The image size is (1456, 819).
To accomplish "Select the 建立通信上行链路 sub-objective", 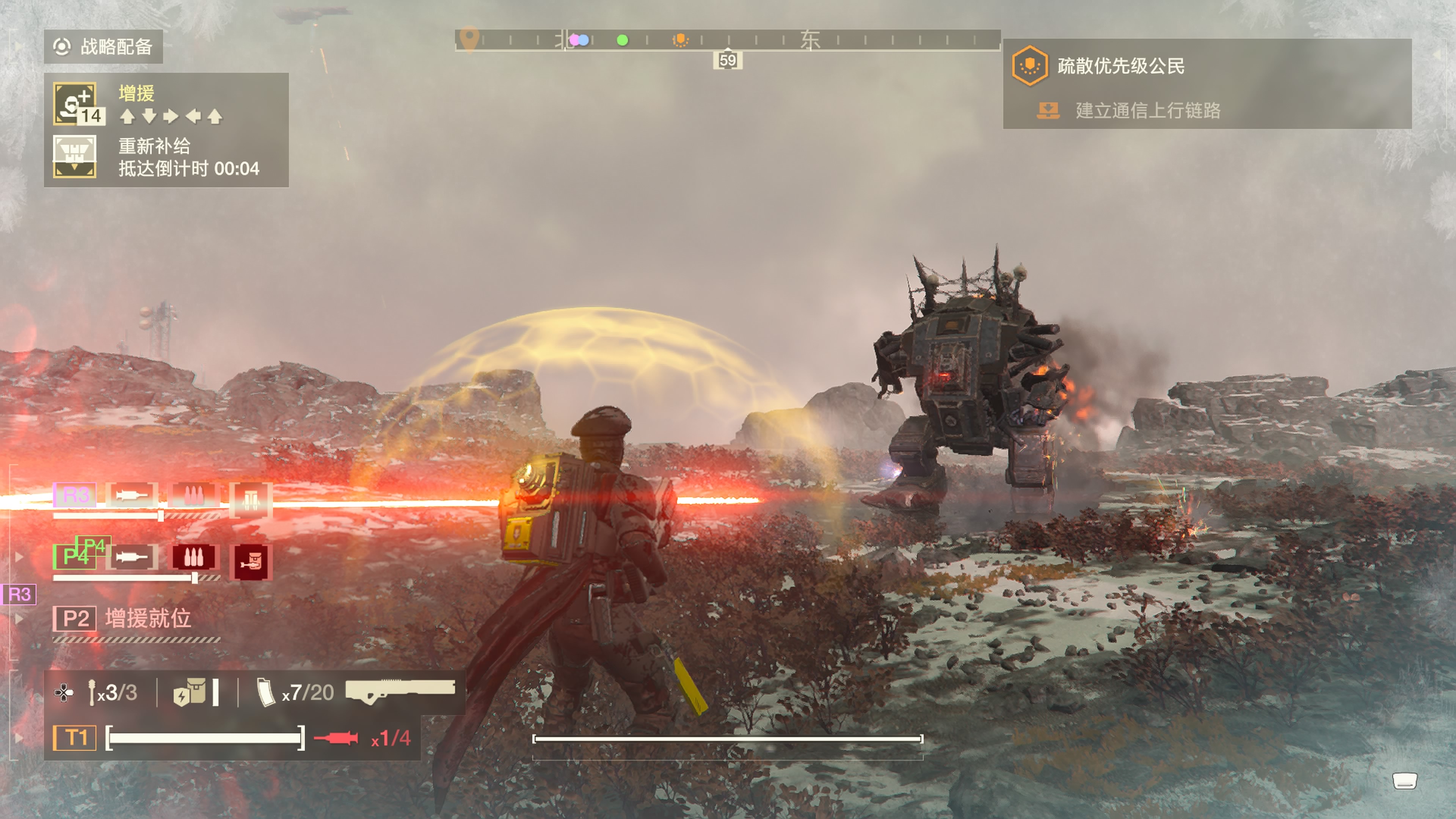I will tap(1147, 110).
